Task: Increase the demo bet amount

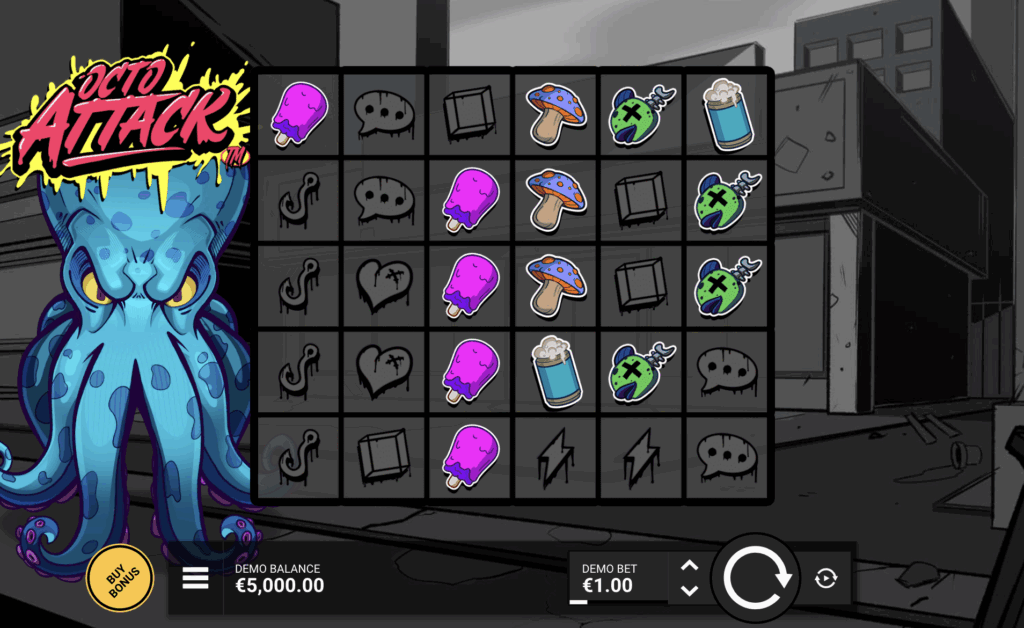Action: click(x=689, y=566)
